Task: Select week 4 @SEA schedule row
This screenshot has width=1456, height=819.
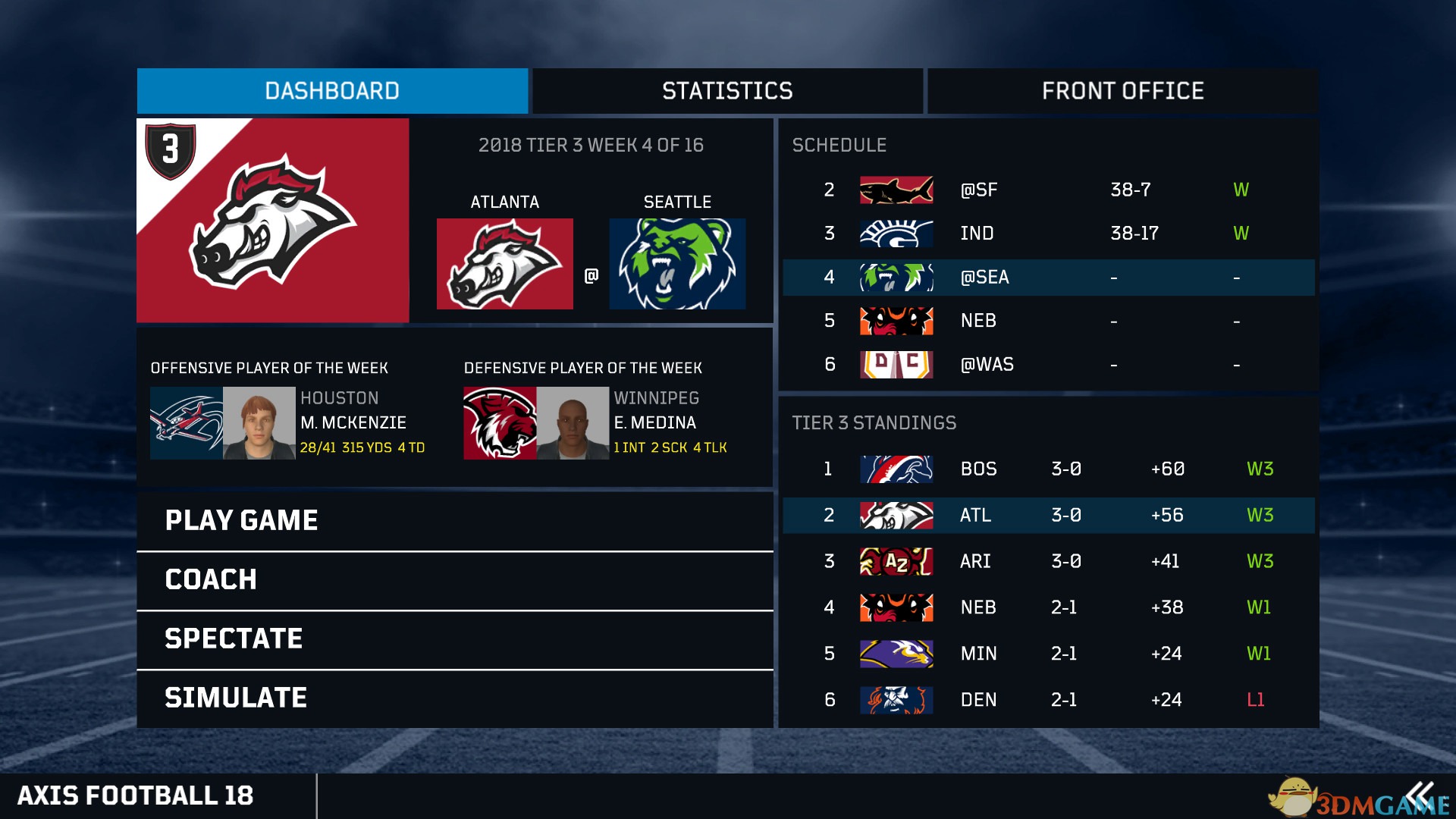Action: 1048,278
